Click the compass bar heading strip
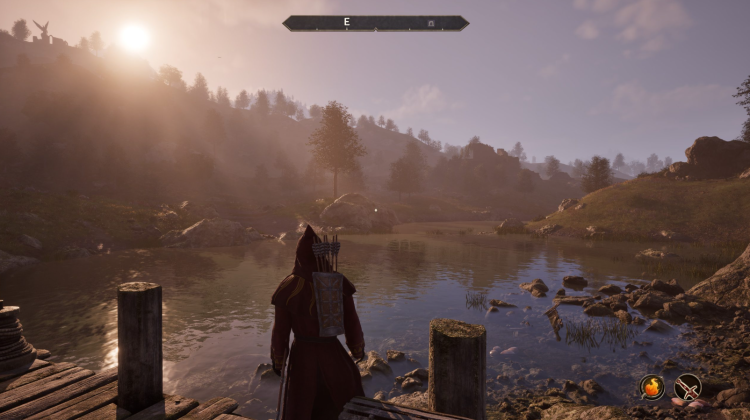The width and height of the screenshot is (750, 420). pos(375,22)
